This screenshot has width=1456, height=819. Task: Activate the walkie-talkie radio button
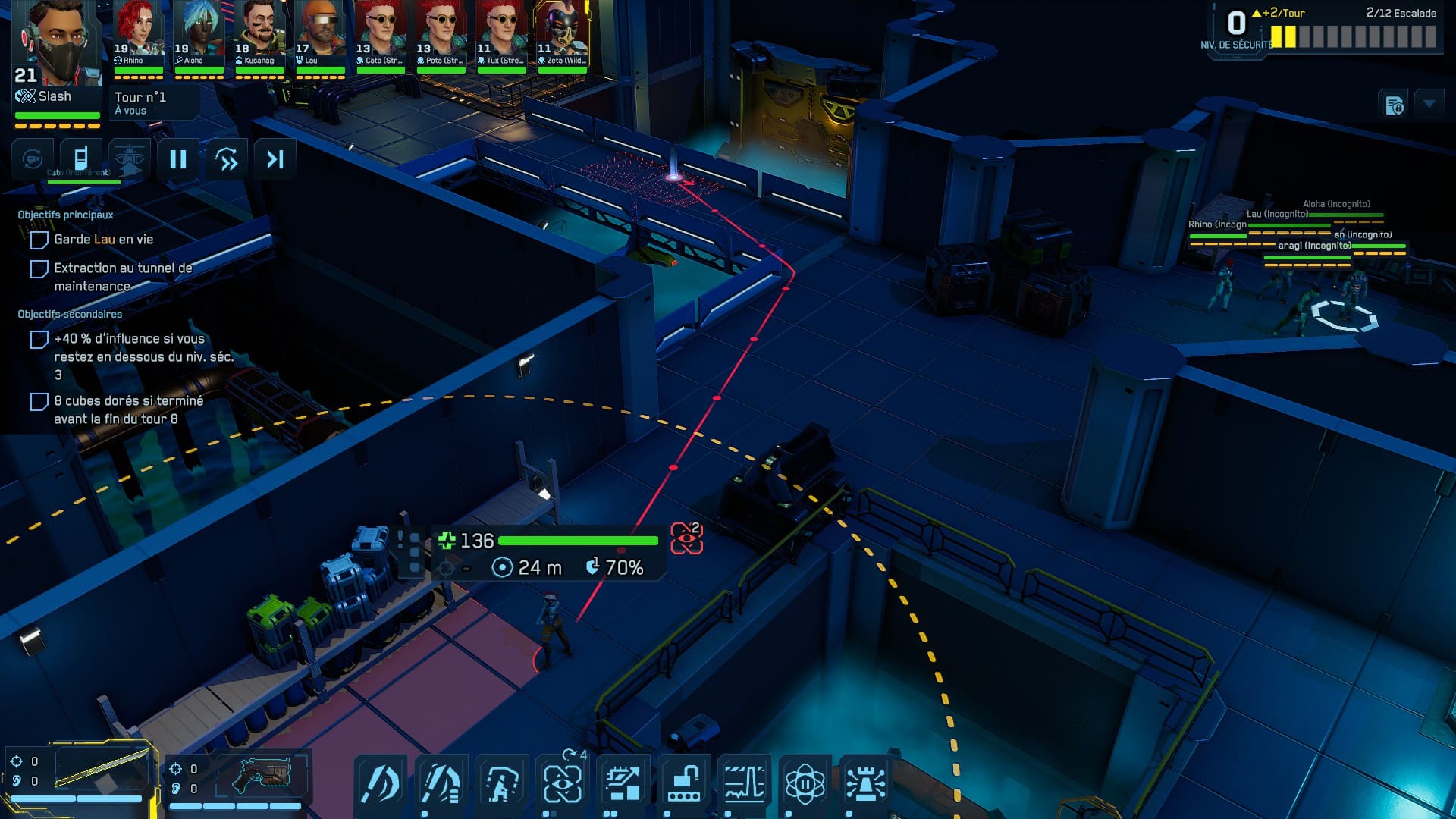tap(80, 158)
